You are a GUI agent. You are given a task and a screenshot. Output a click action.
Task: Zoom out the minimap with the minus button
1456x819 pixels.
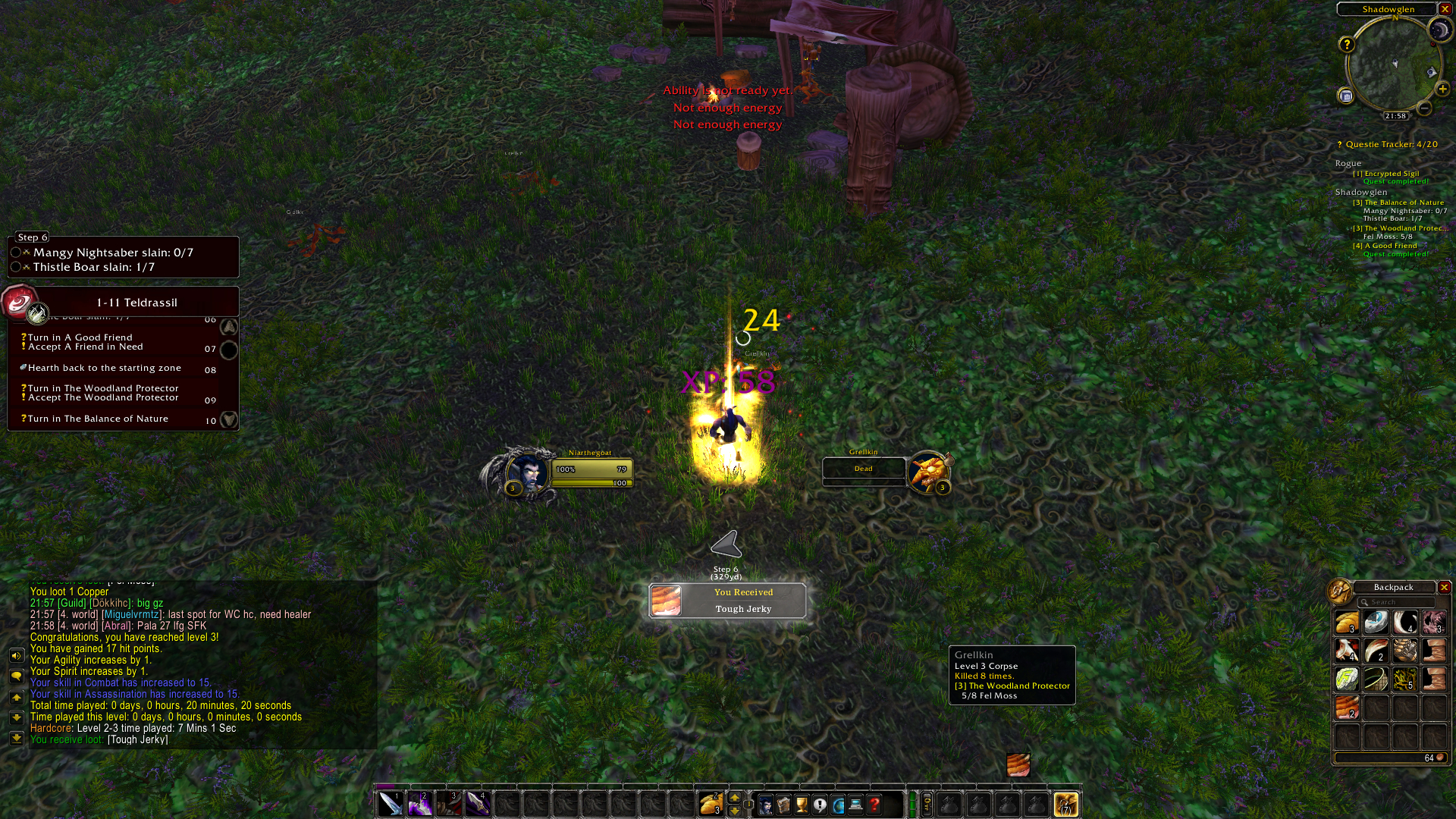point(1425,109)
